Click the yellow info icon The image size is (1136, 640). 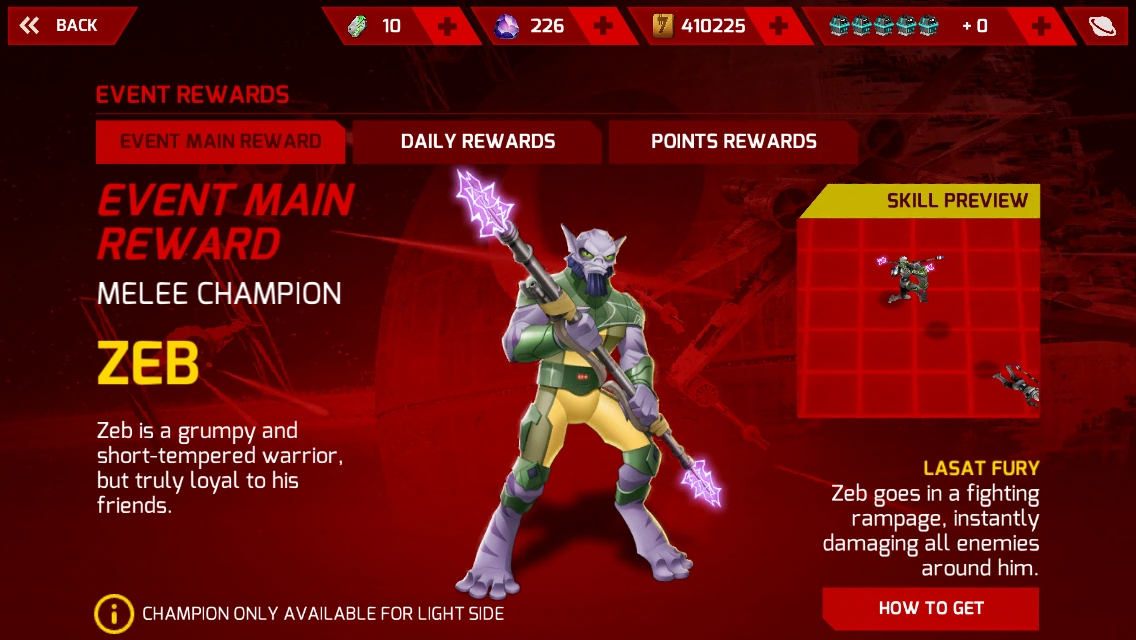click(x=114, y=613)
